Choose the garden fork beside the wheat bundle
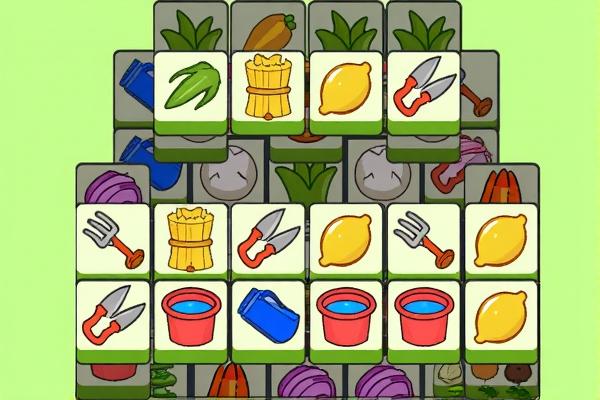 pyautogui.click(x=114, y=240)
